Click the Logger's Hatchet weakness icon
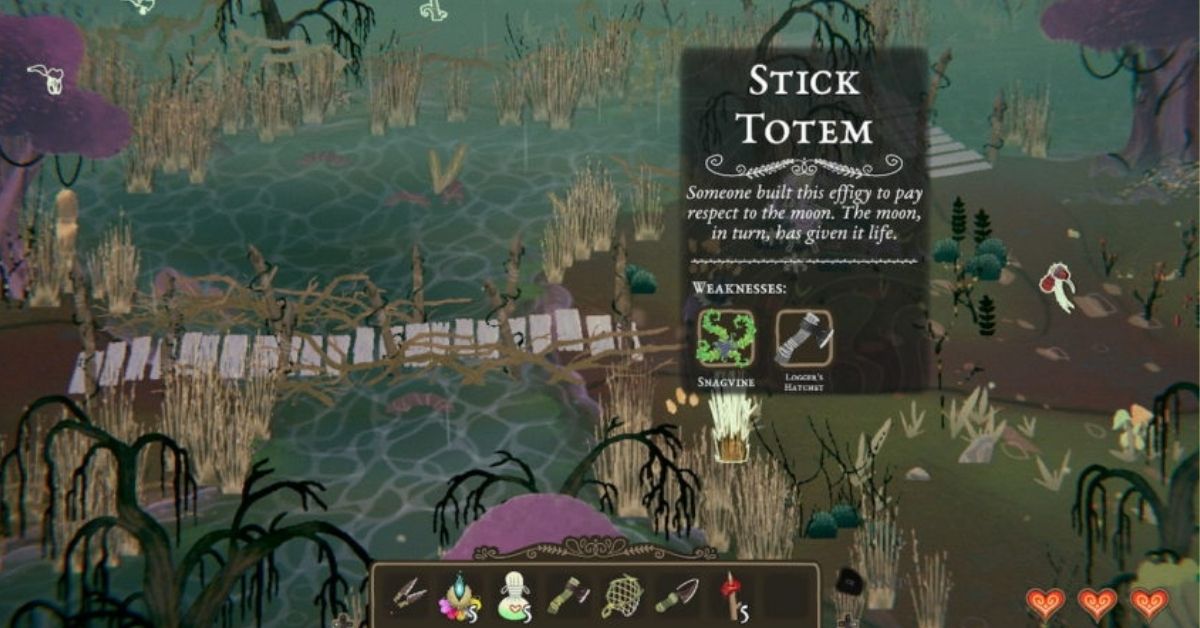Image resolution: width=1200 pixels, height=628 pixels. coord(803,339)
